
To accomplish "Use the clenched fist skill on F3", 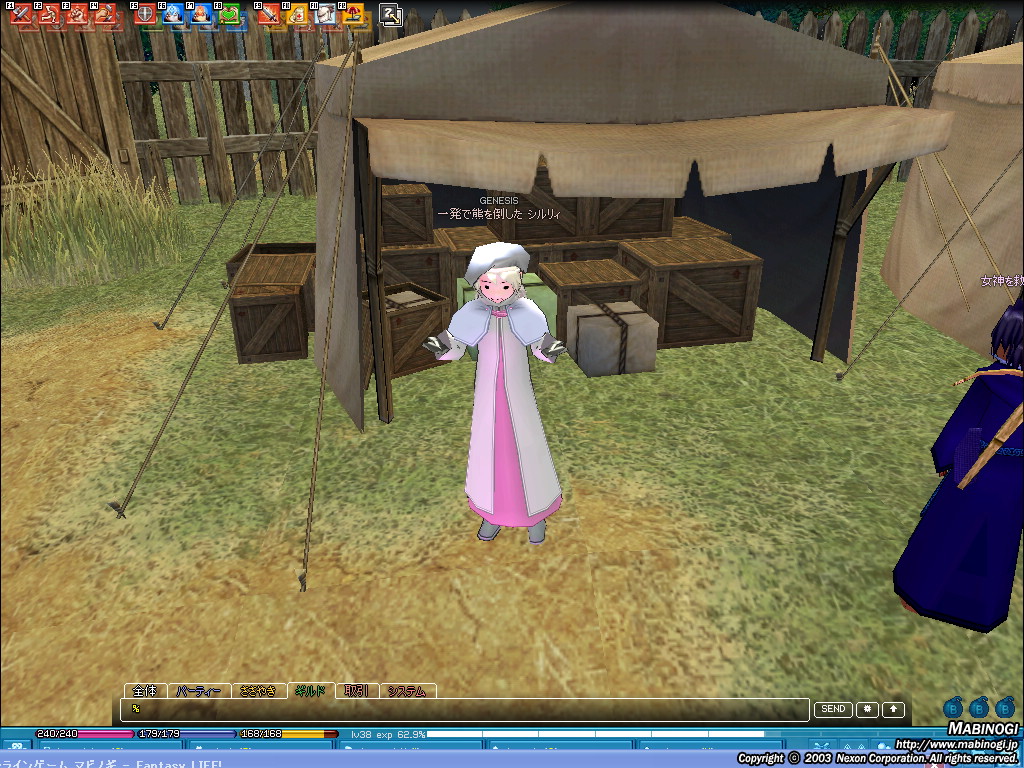I will 76,15.
